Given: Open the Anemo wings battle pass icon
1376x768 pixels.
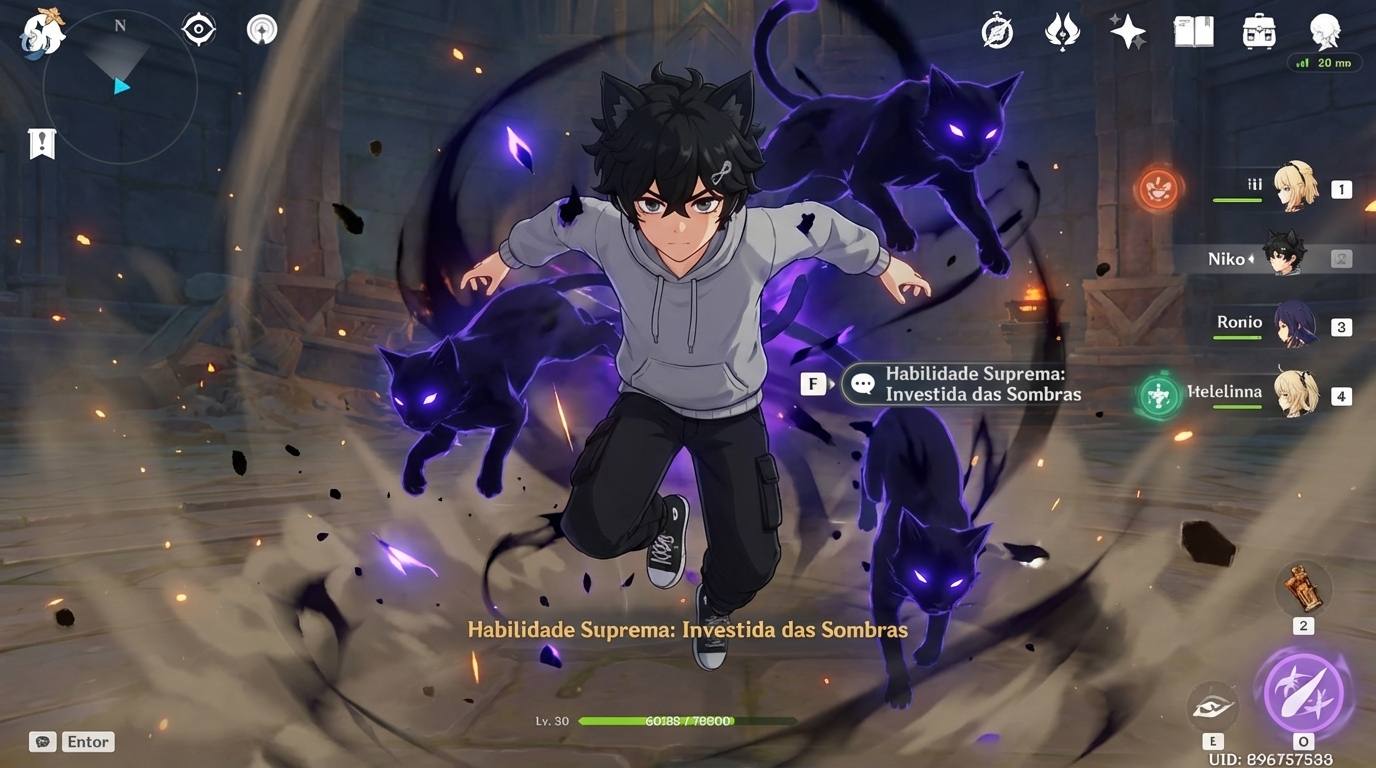Looking at the screenshot, I should click(1063, 31).
